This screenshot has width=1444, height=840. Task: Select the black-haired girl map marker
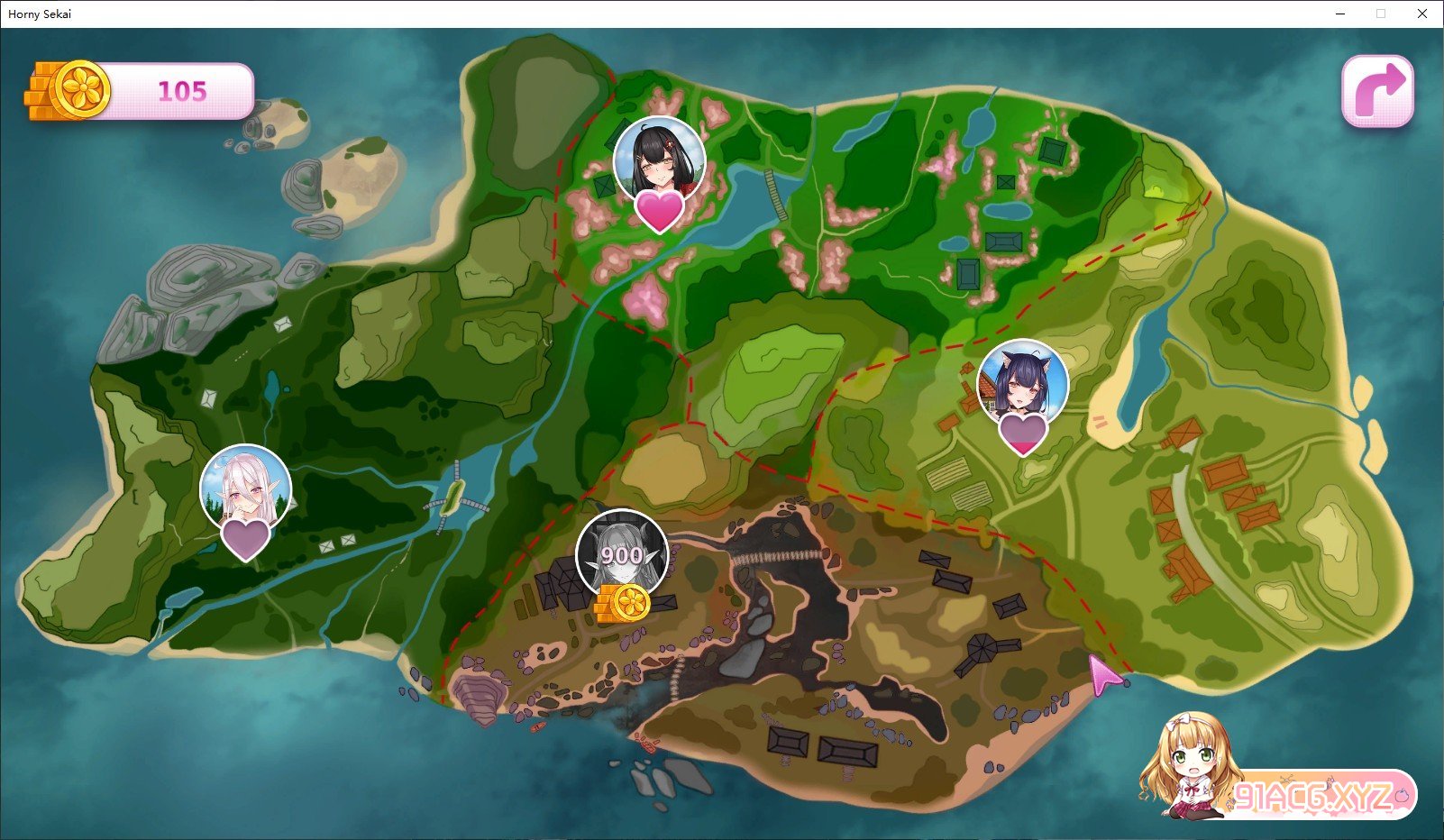click(x=659, y=162)
